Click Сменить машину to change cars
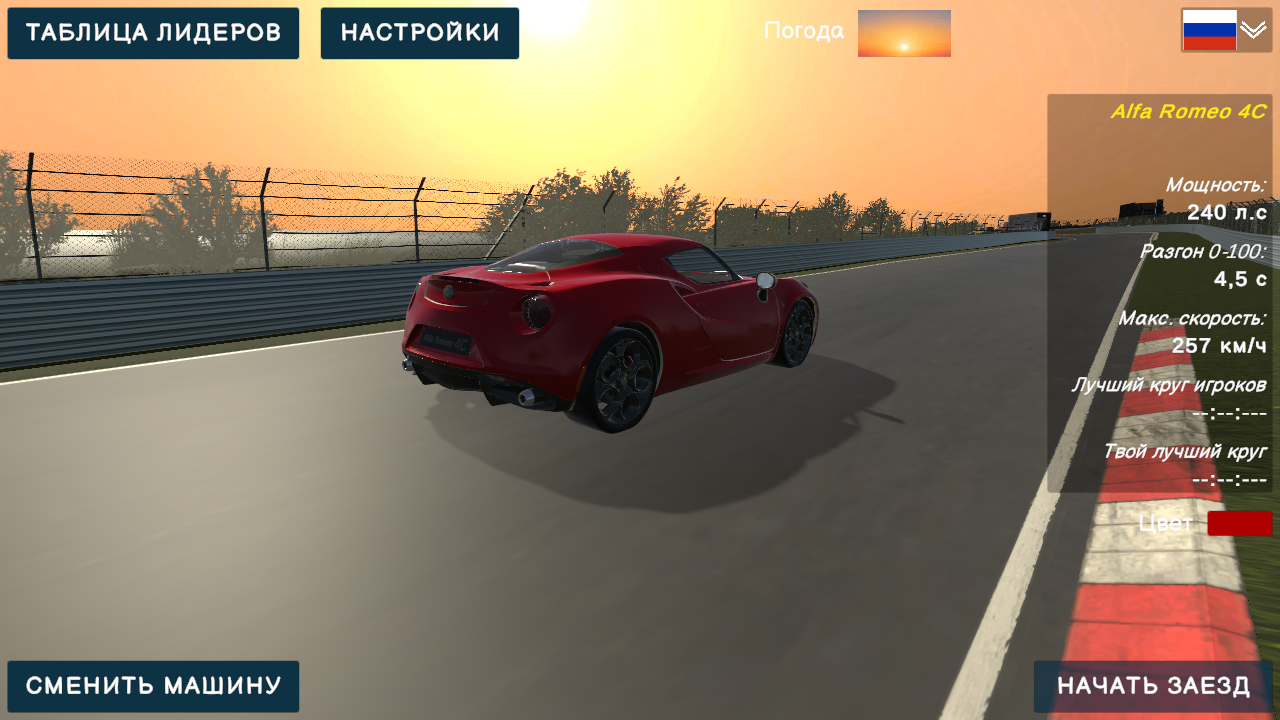1280x720 pixels. (x=153, y=686)
